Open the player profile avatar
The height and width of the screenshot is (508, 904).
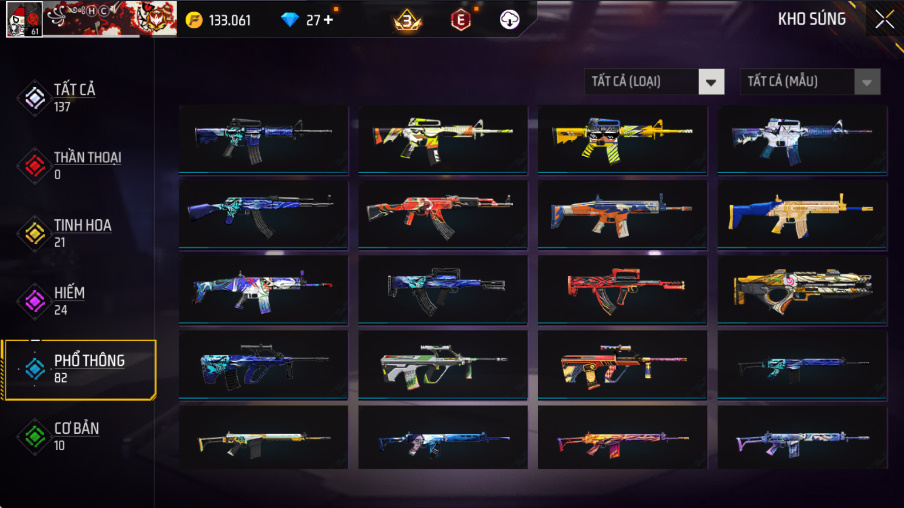click(x=24, y=19)
